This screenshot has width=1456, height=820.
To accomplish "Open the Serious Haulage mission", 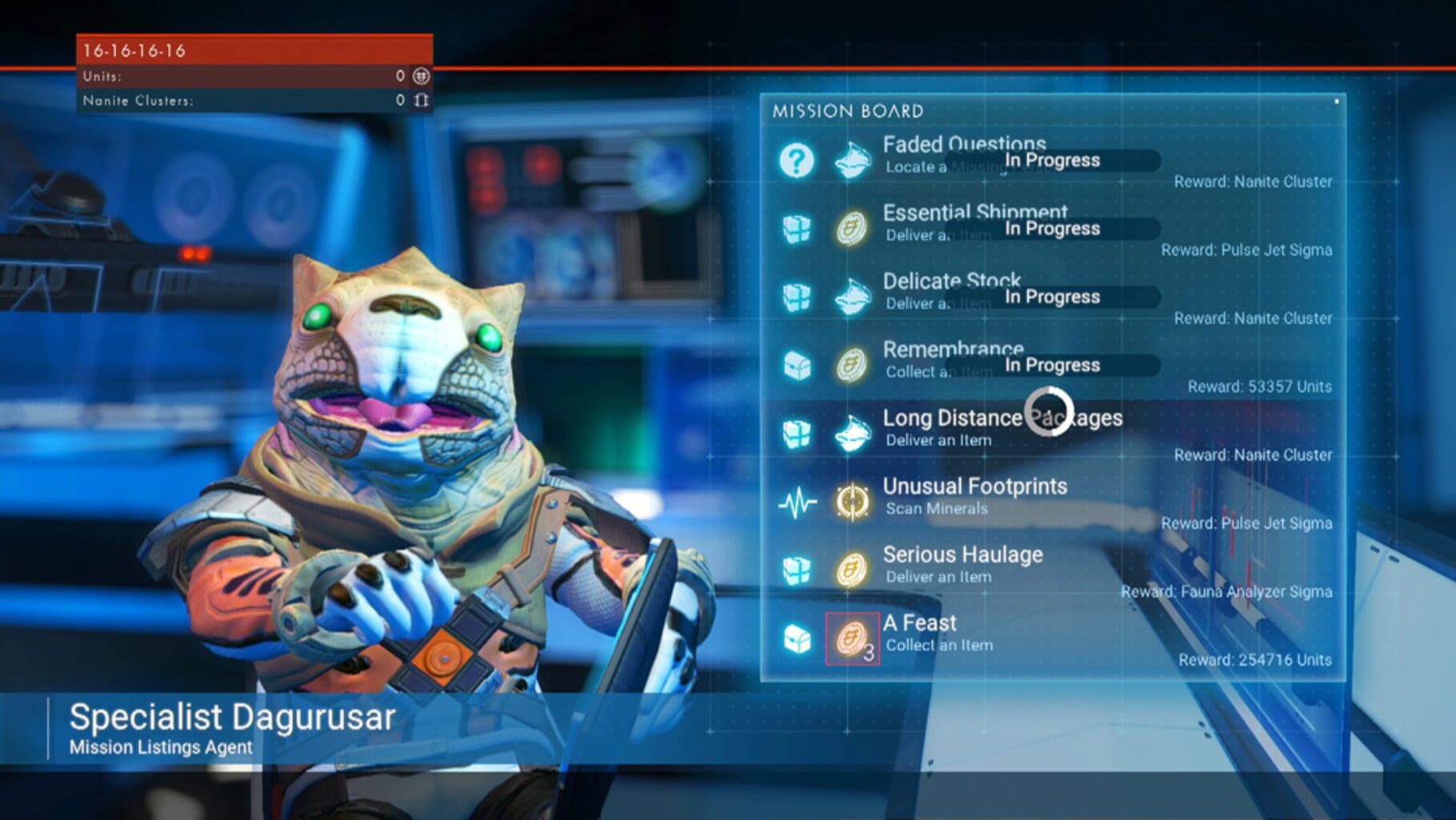I will click(962, 554).
